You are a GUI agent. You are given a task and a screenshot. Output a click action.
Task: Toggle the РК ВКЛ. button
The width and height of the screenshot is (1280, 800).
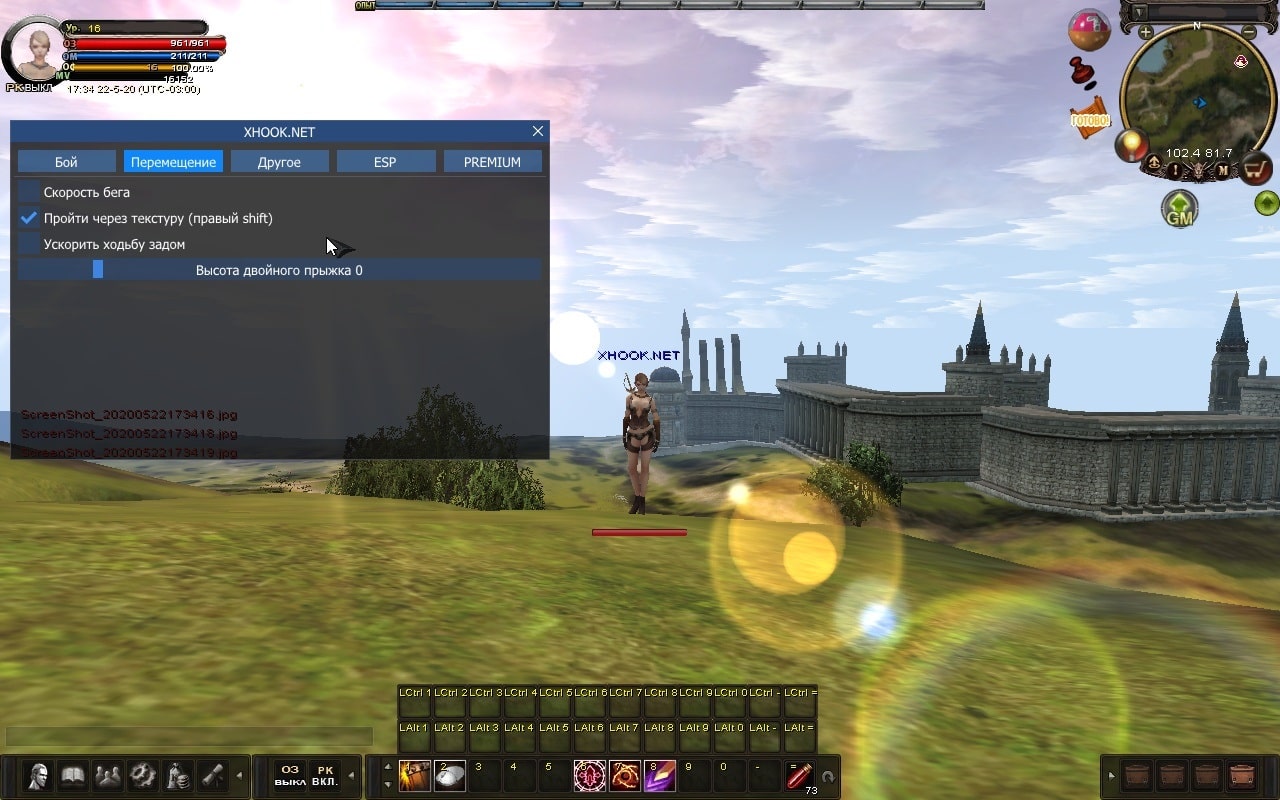coord(325,776)
